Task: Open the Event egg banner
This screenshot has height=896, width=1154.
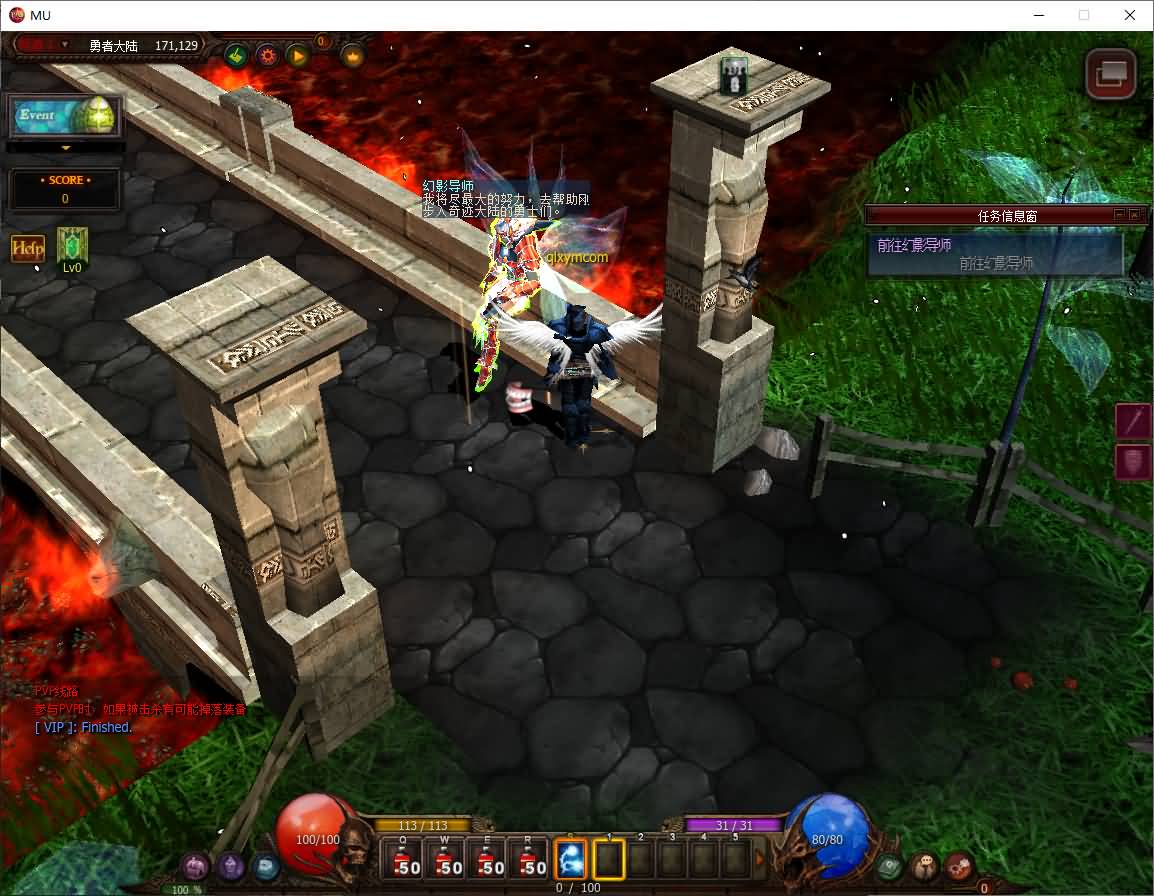Action: click(x=65, y=116)
